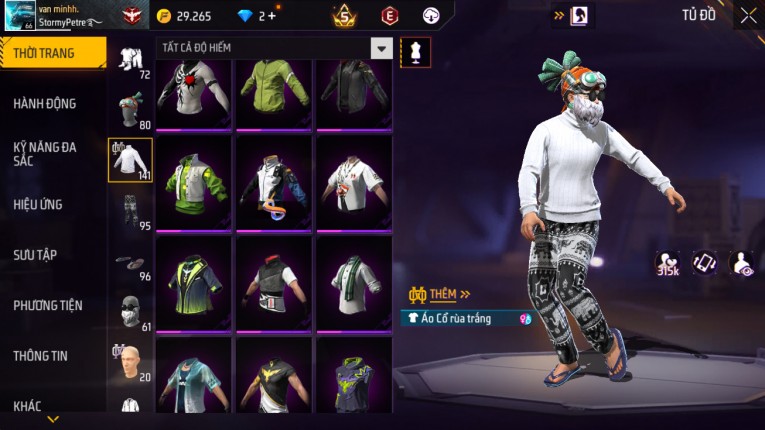The height and width of the screenshot is (430, 765).
Task: Select the black shirt with yellow eagle
Action: (x=275, y=378)
